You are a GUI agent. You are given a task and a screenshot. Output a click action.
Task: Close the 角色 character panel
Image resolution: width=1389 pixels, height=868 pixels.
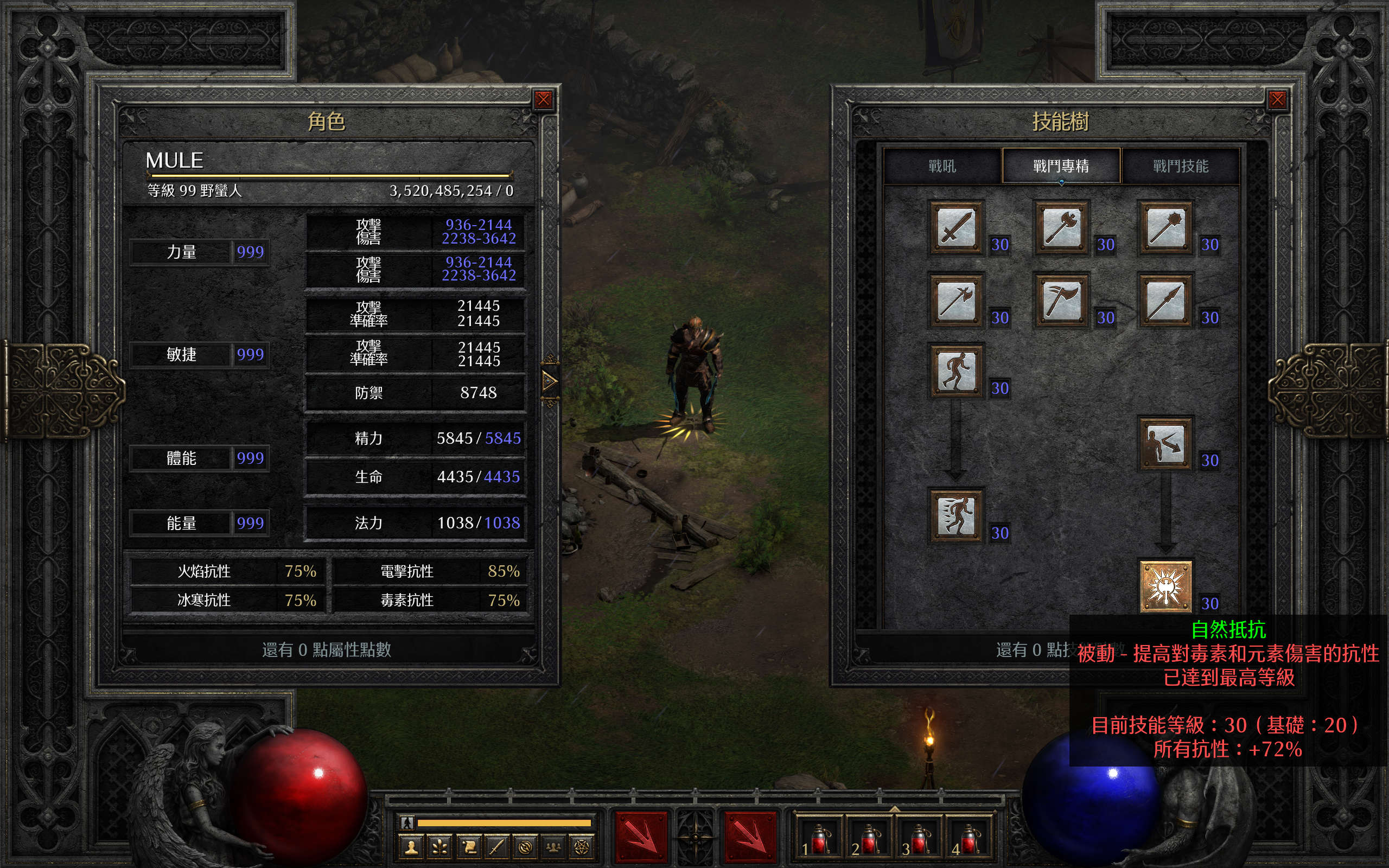(x=543, y=100)
